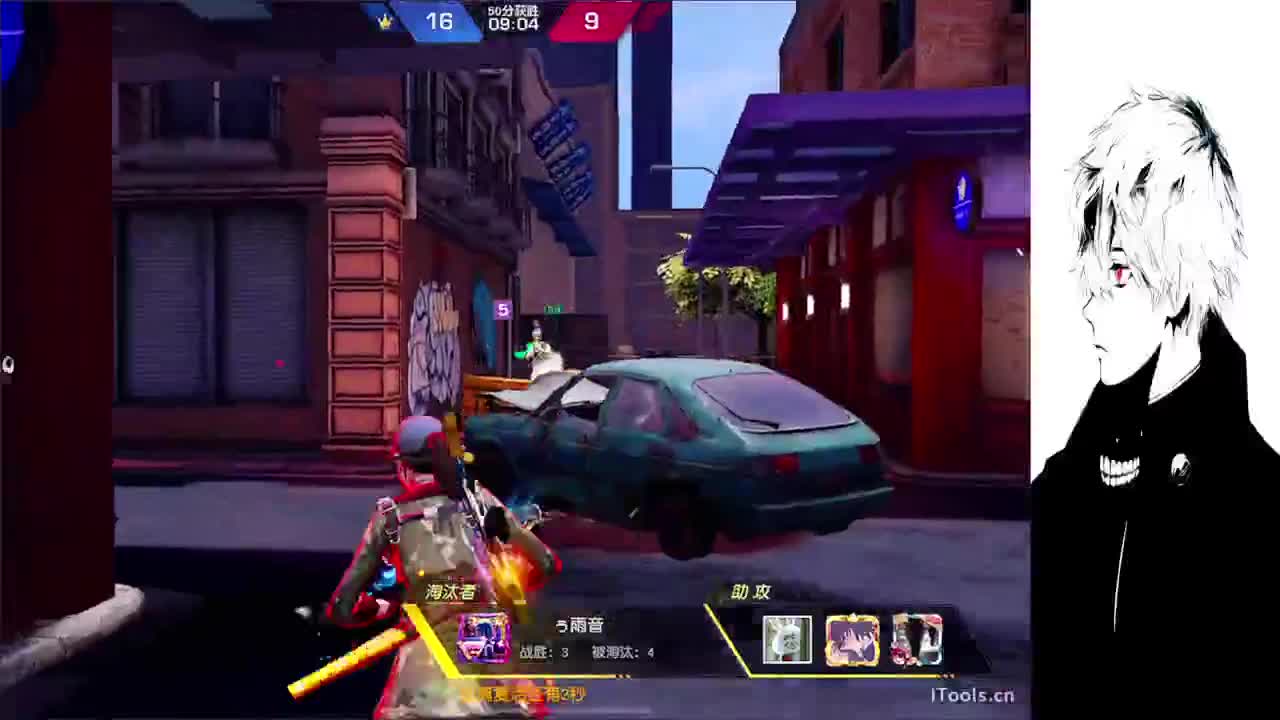Expand the match timer showing 09:04
Viewport: 1280px width, 720px height.
click(x=516, y=24)
